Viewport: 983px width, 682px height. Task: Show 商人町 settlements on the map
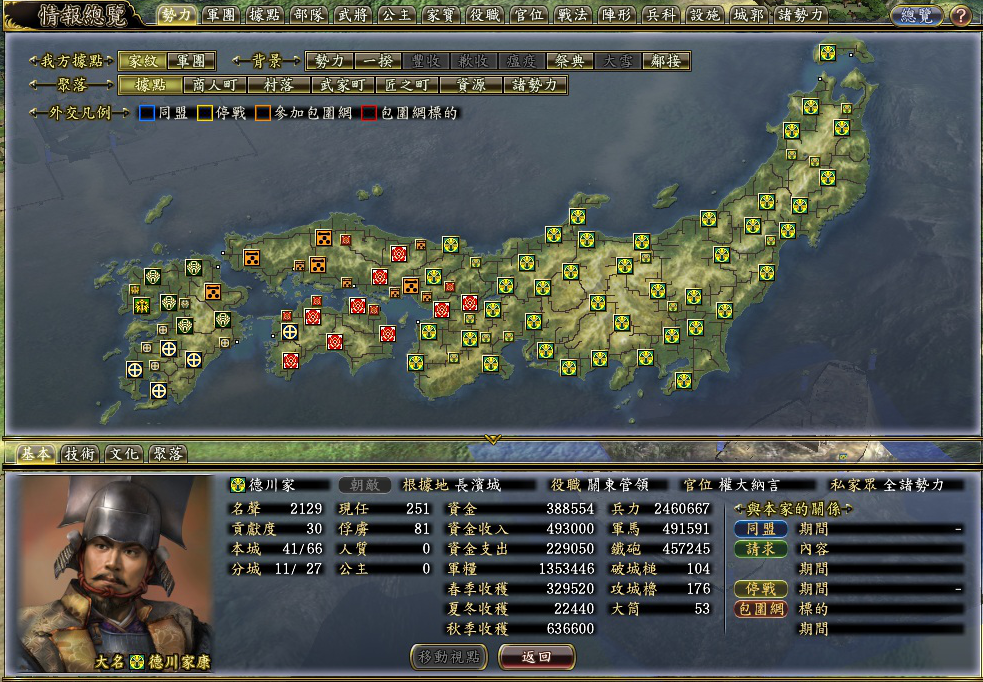click(x=215, y=85)
